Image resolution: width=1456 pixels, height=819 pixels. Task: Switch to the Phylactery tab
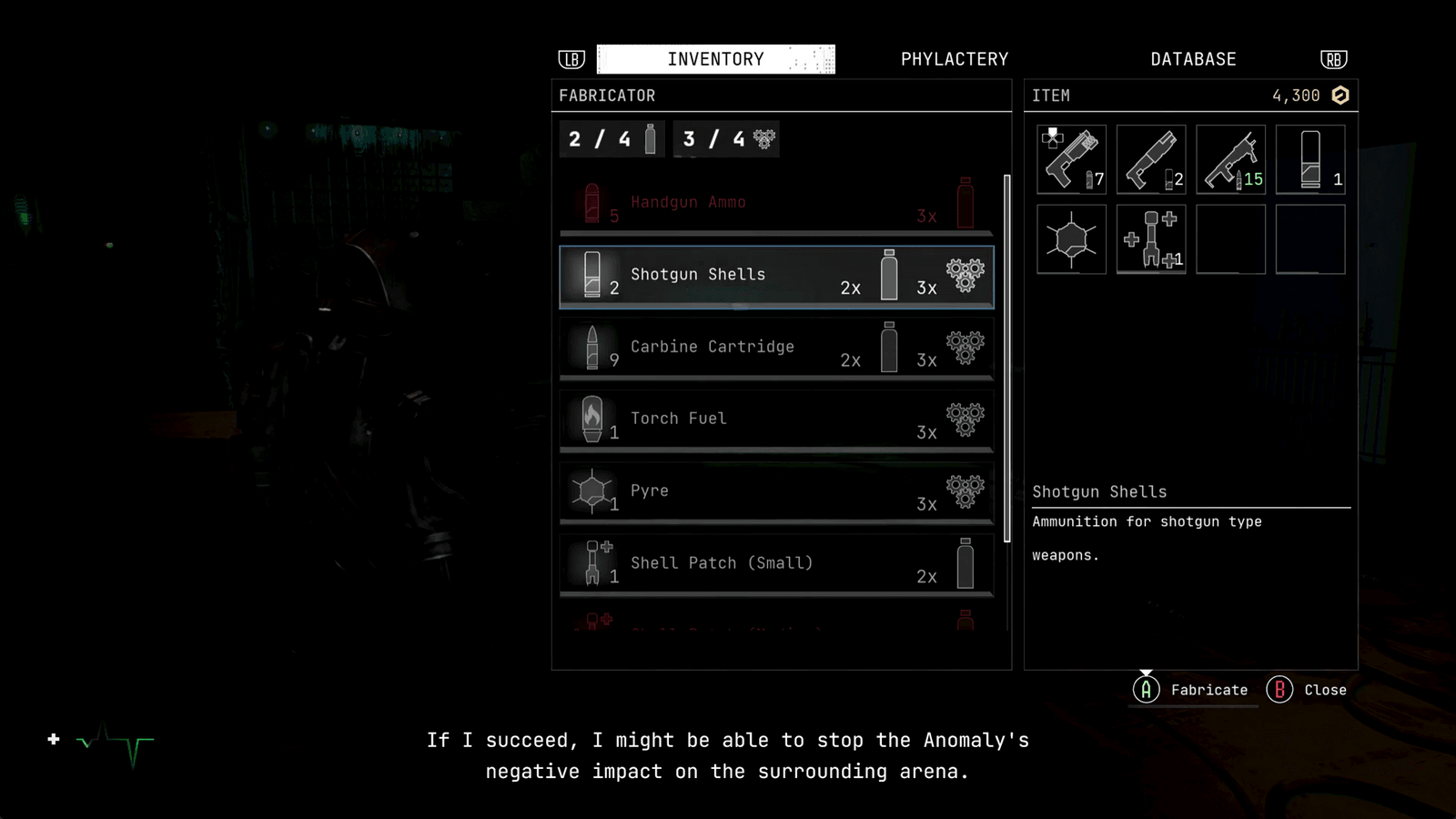[x=954, y=59]
